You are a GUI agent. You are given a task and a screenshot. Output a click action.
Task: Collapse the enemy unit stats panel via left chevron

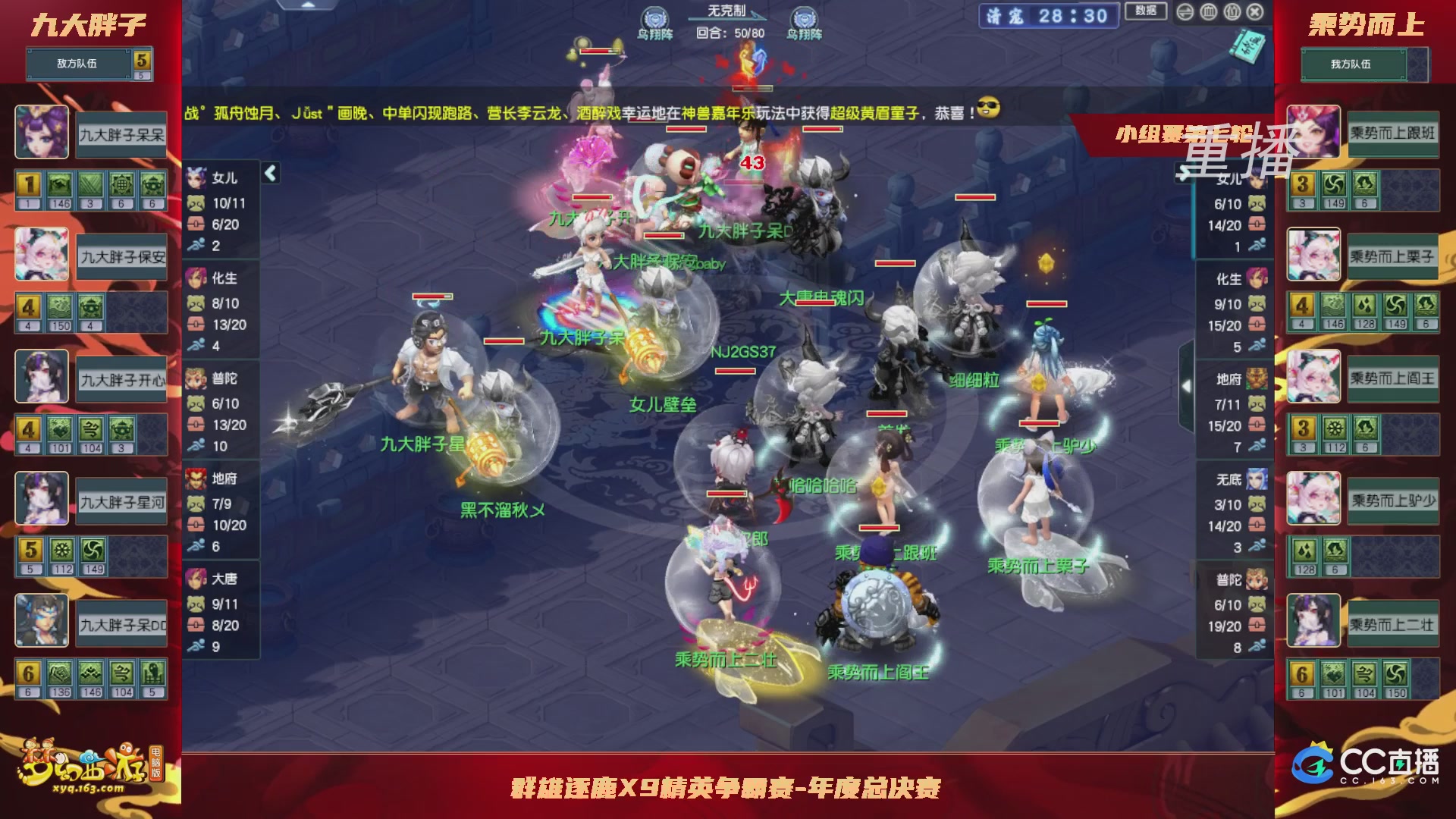(x=270, y=173)
